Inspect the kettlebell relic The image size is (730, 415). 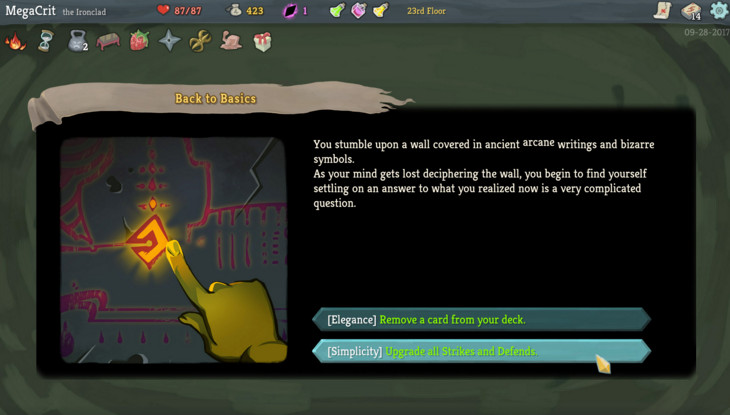point(78,41)
